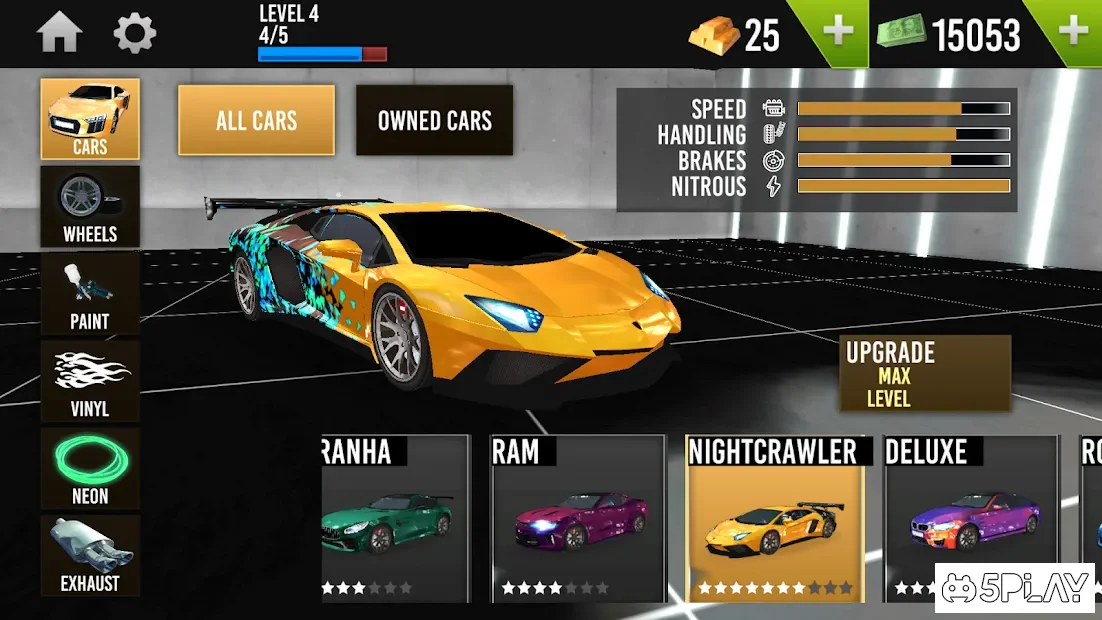
Task: Show the Exhaust options
Action: click(90, 556)
